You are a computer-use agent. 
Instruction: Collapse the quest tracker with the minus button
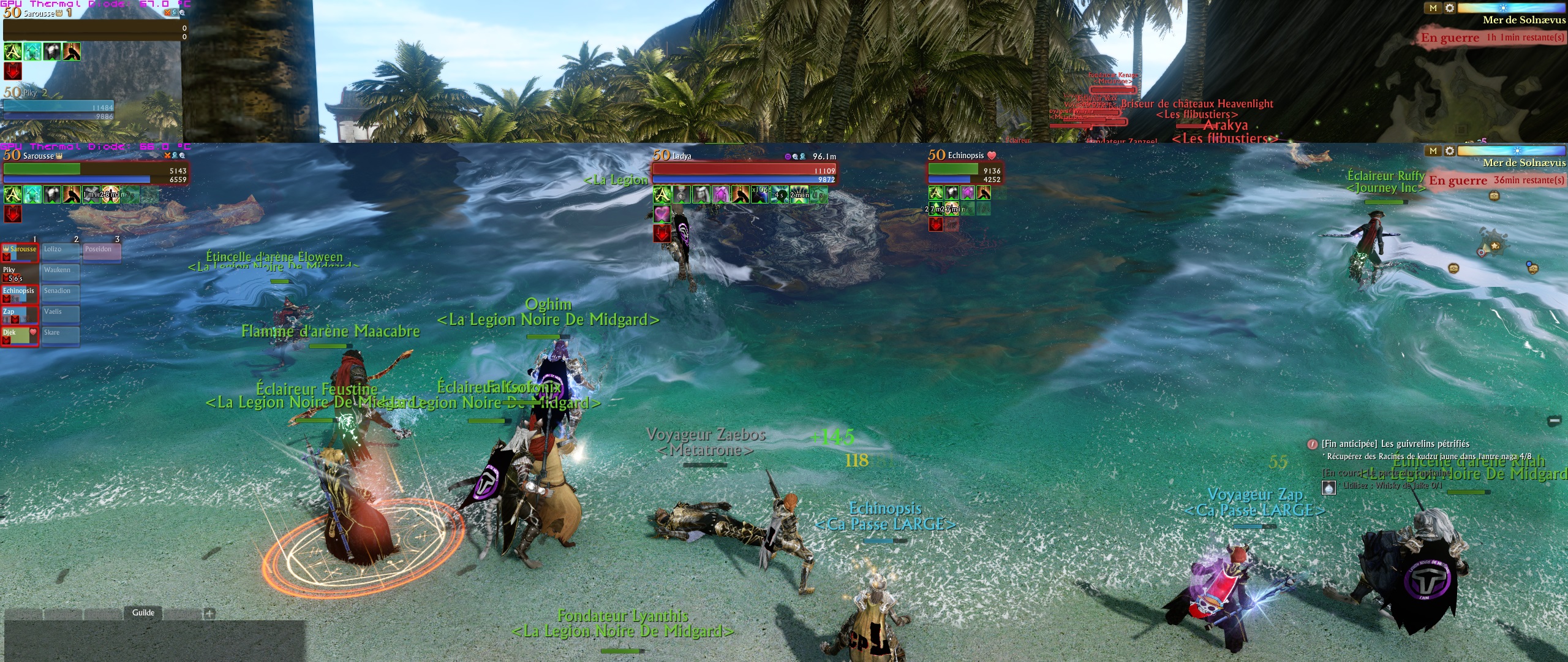pyautogui.click(x=1554, y=420)
